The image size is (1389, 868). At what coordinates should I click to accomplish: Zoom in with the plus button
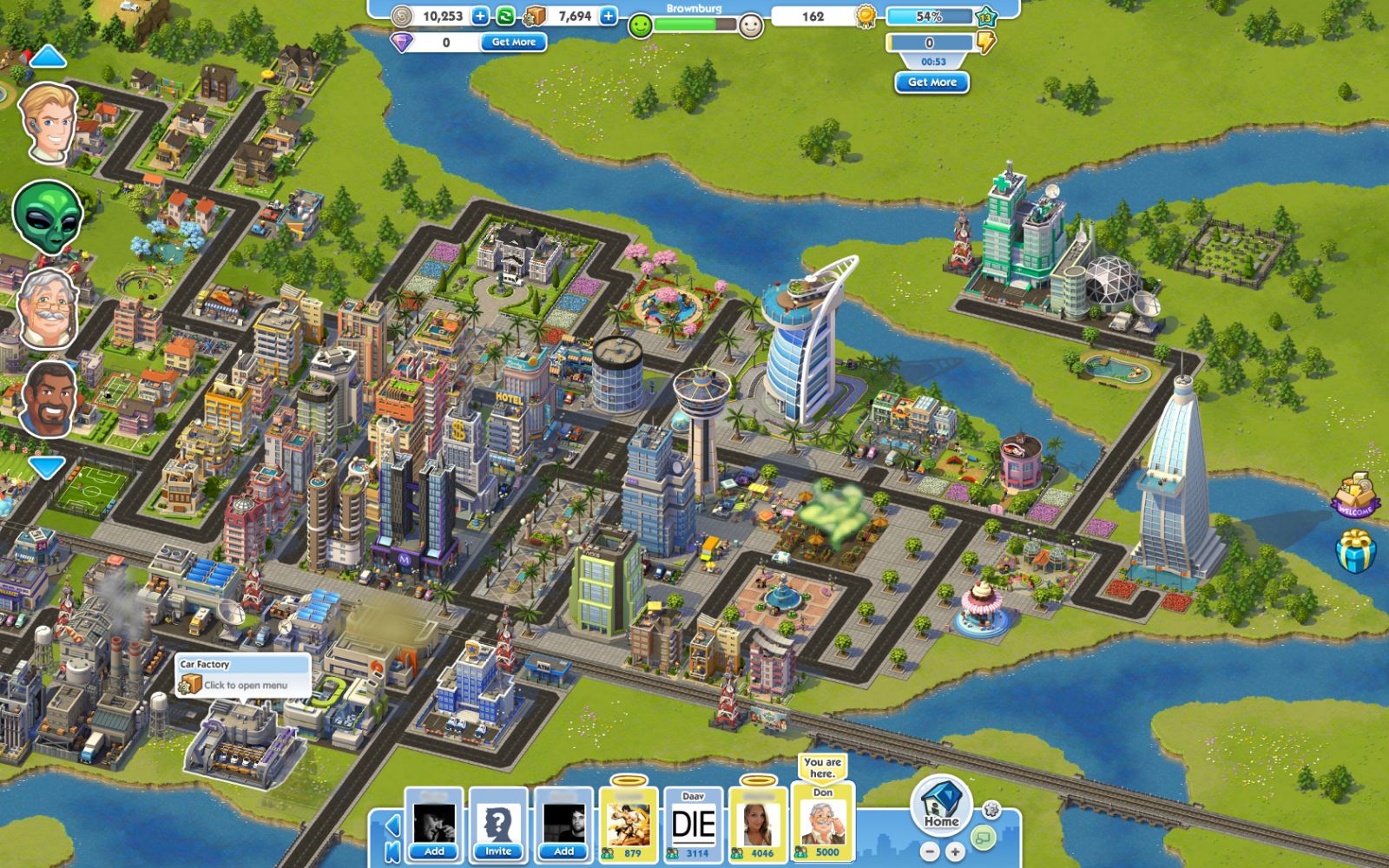(x=954, y=852)
